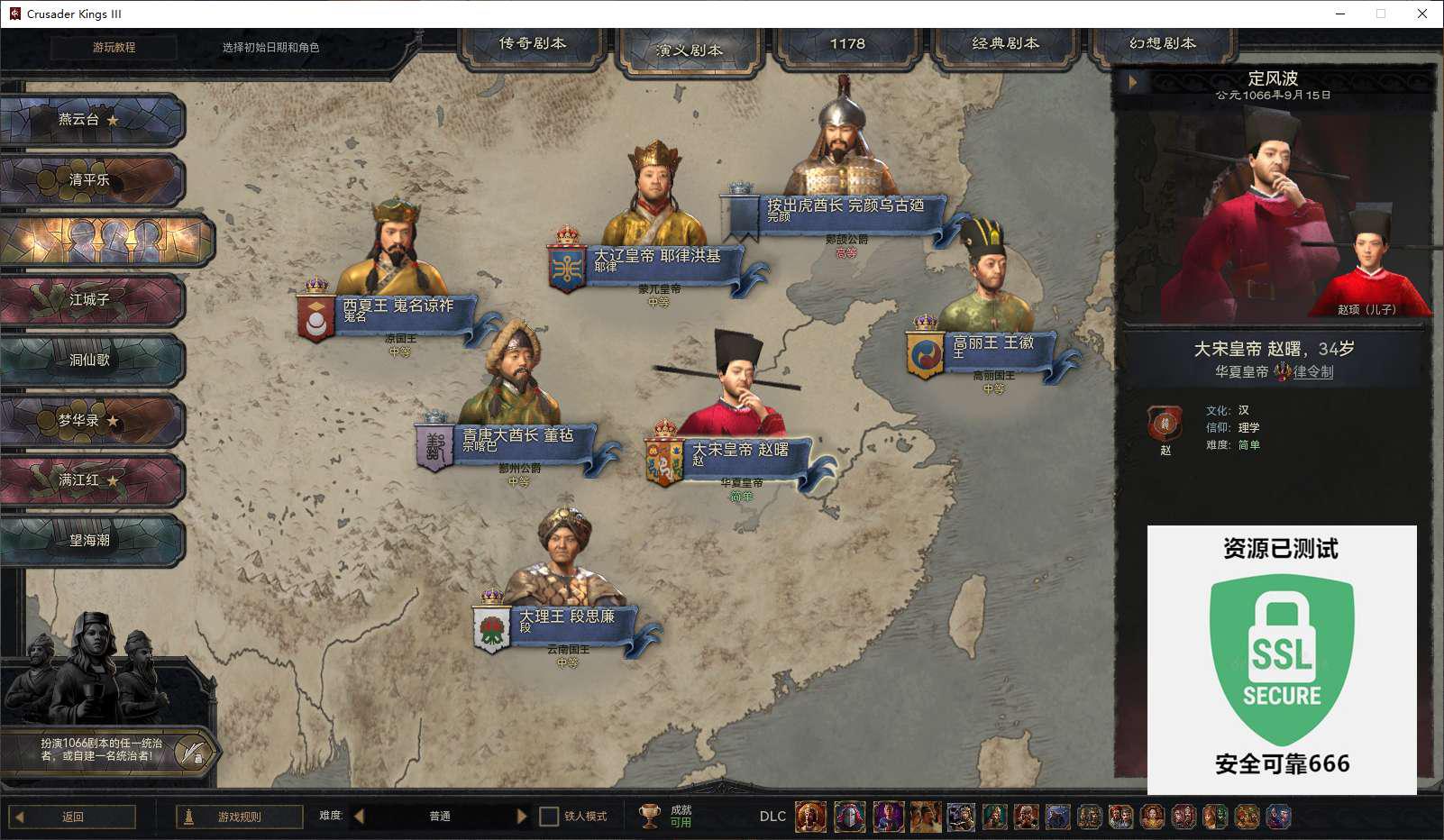Switch to the 经典剧本 tab
This screenshot has height=840, width=1444.
pyautogui.click(x=1005, y=44)
